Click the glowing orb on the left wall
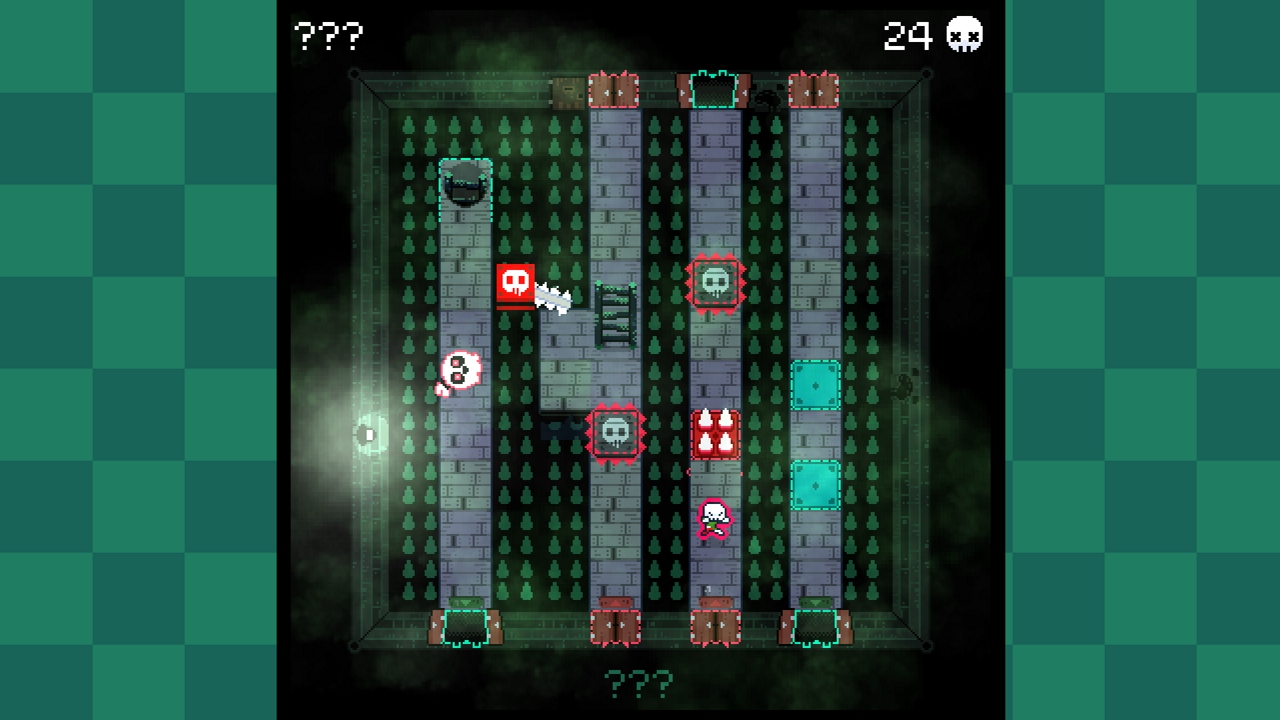The image size is (1280, 720). coord(365,432)
